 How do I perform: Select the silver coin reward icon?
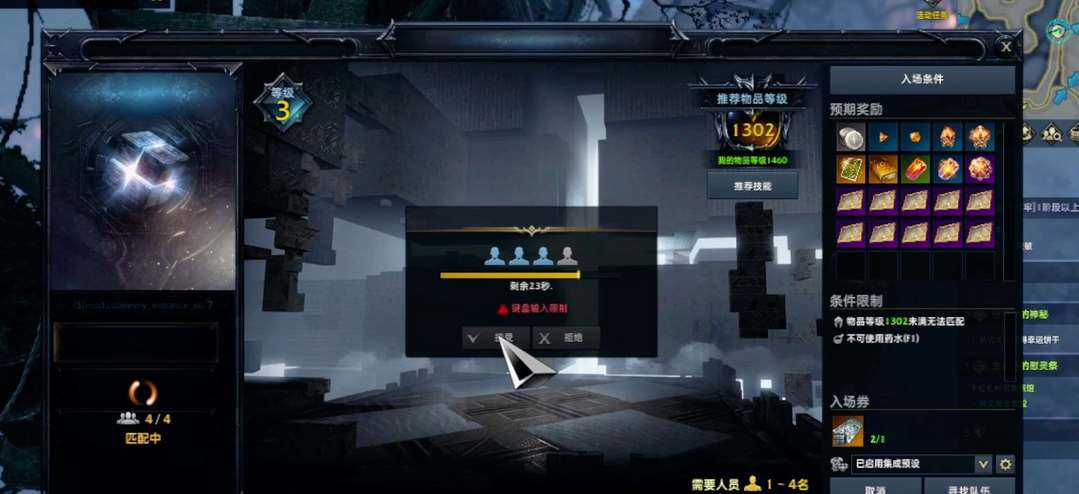(851, 138)
